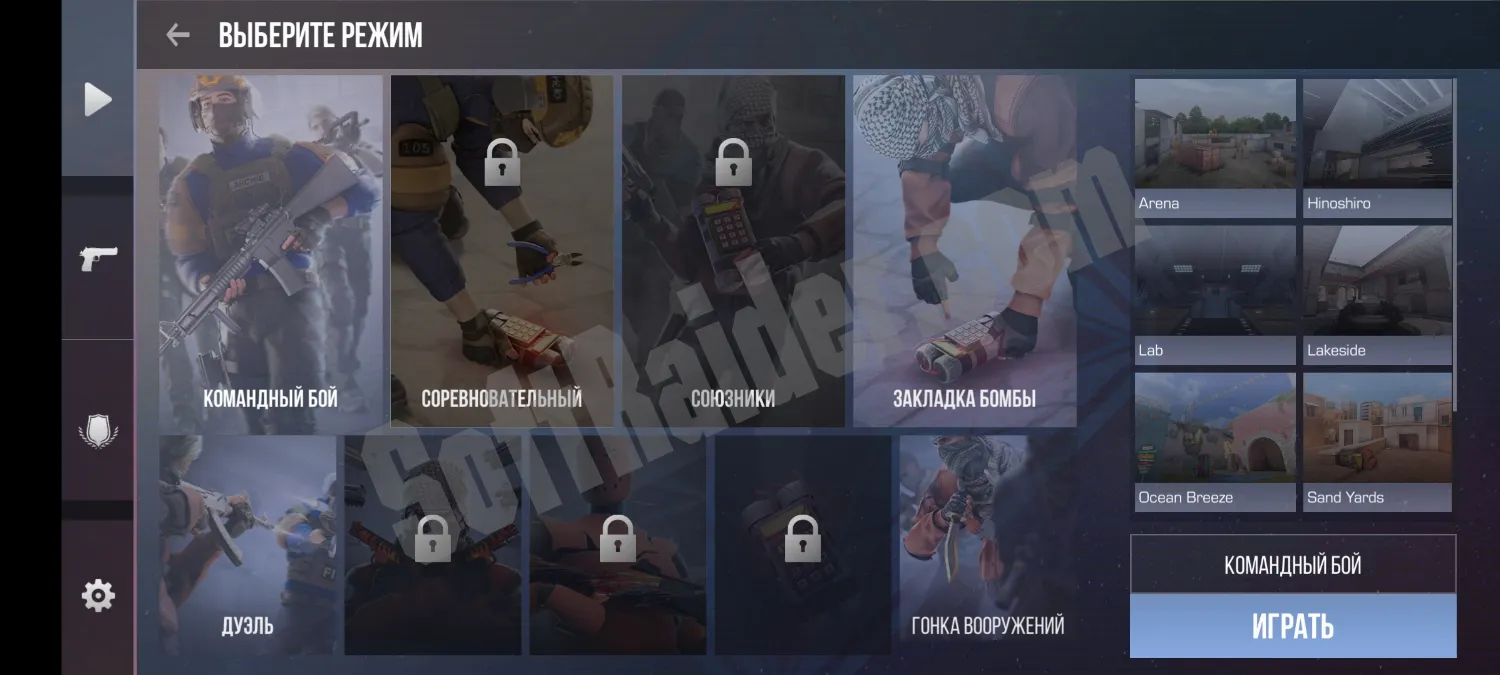This screenshot has height=675, width=1500.
Task: Open the shield emblem tab
Action: pyautogui.click(x=98, y=432)
